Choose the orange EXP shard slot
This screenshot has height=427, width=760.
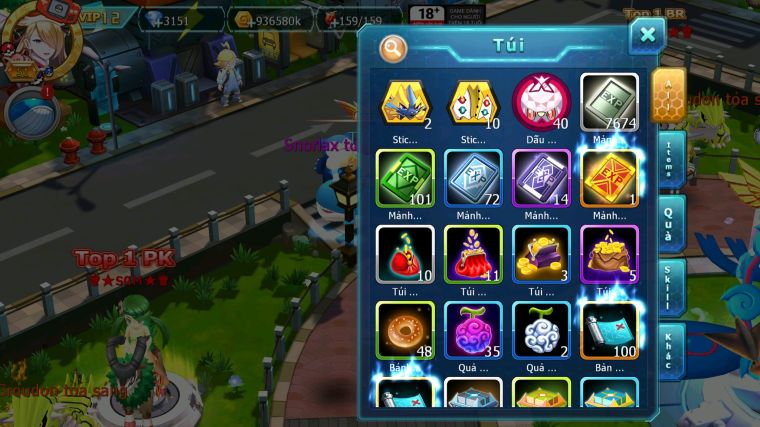coord(609,178)
